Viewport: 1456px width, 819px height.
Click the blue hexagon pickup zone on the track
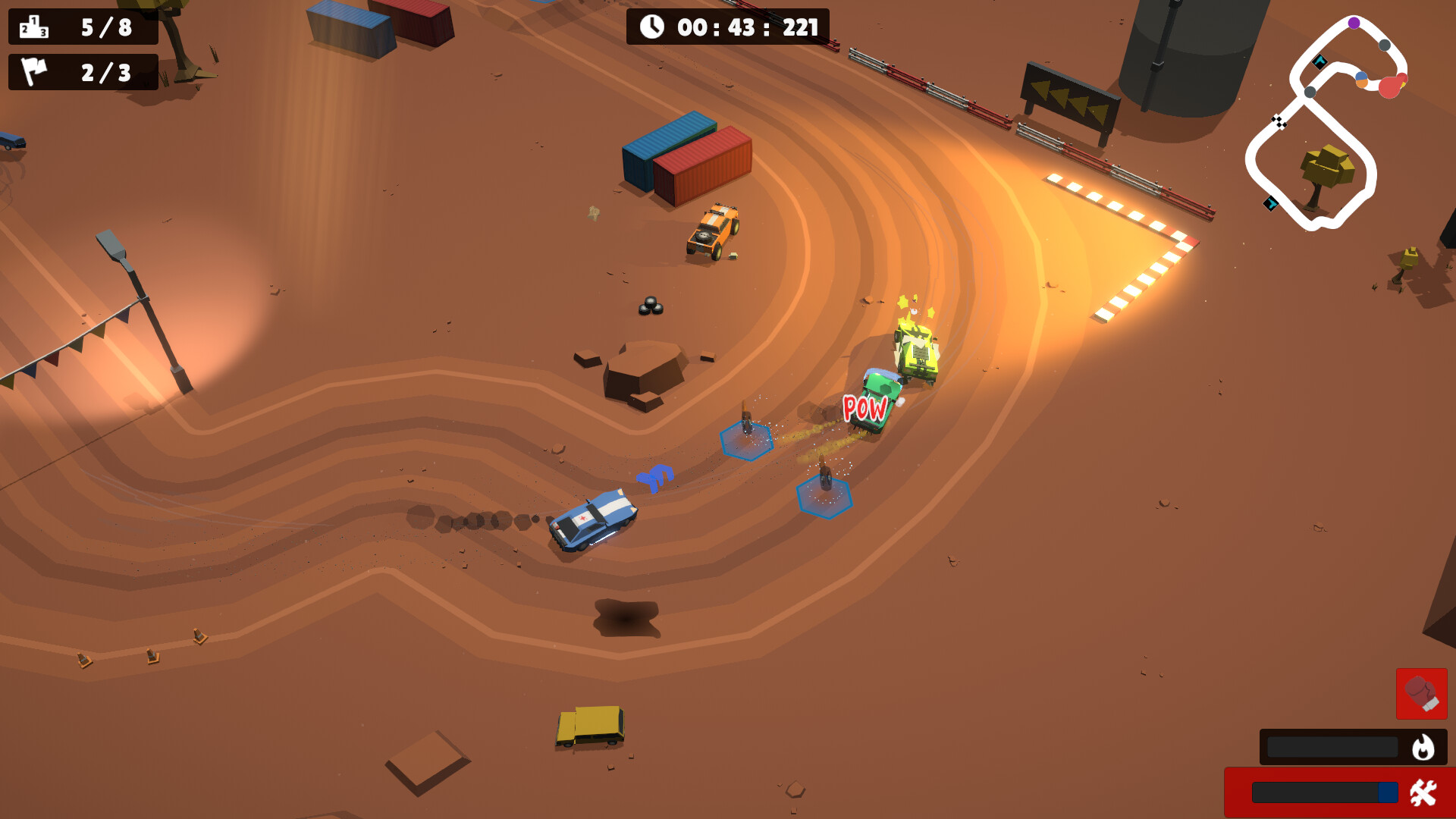[745, 440]
